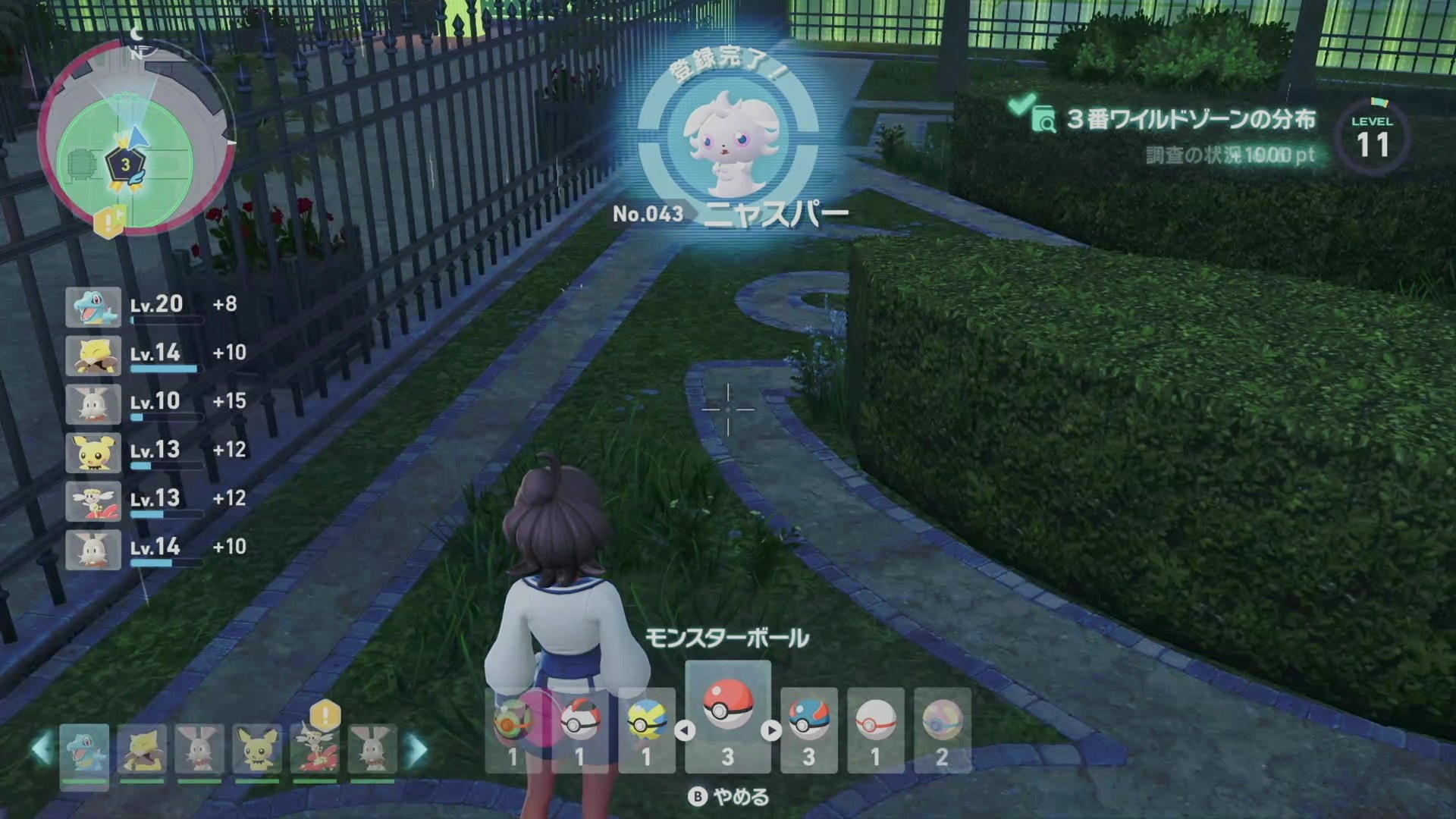Select Totodile in the bottom party bar
1456x819 pixels.
pos(84,752)
